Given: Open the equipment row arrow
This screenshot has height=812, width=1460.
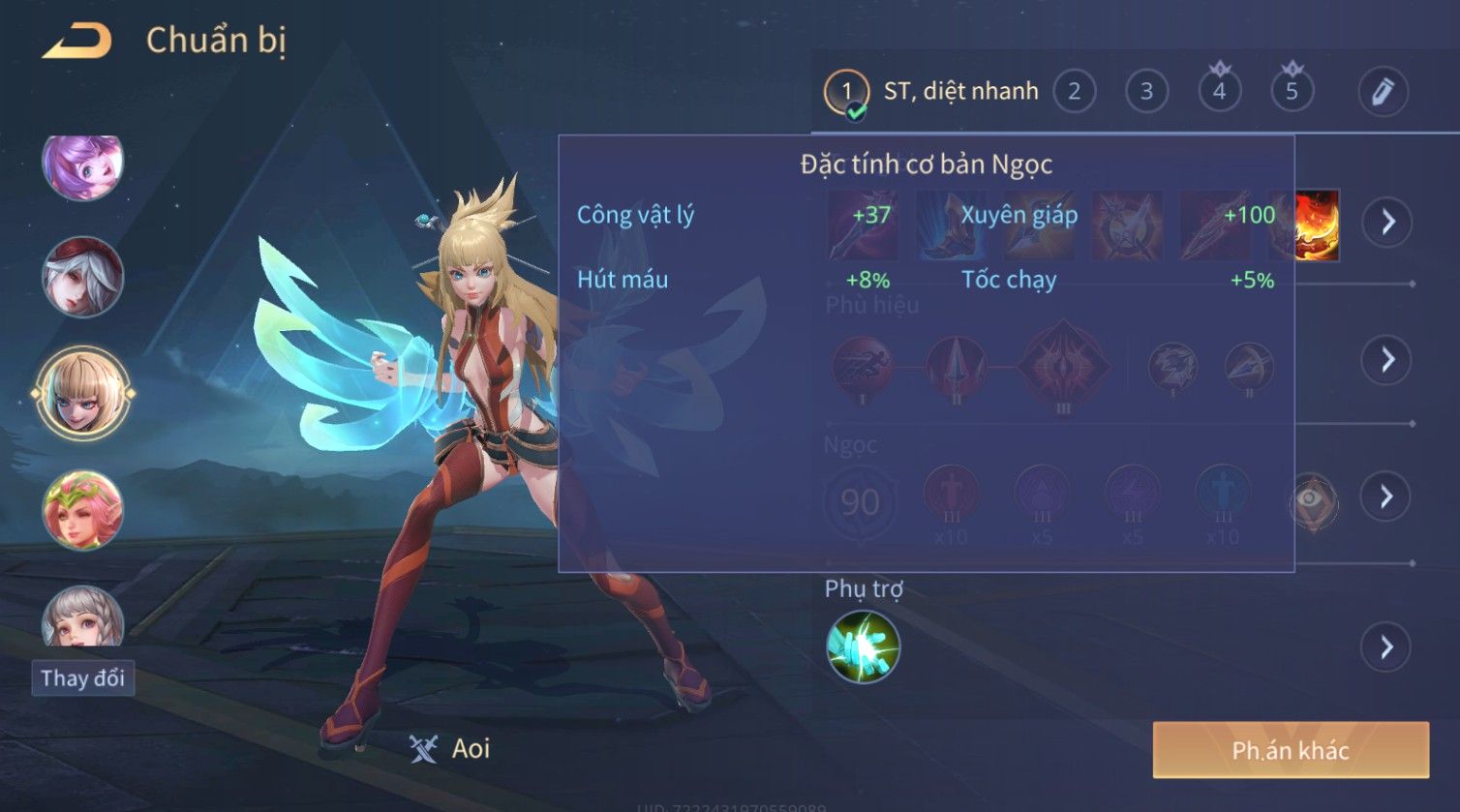Looking at the screenshot, I should [x=1387, y=222].
